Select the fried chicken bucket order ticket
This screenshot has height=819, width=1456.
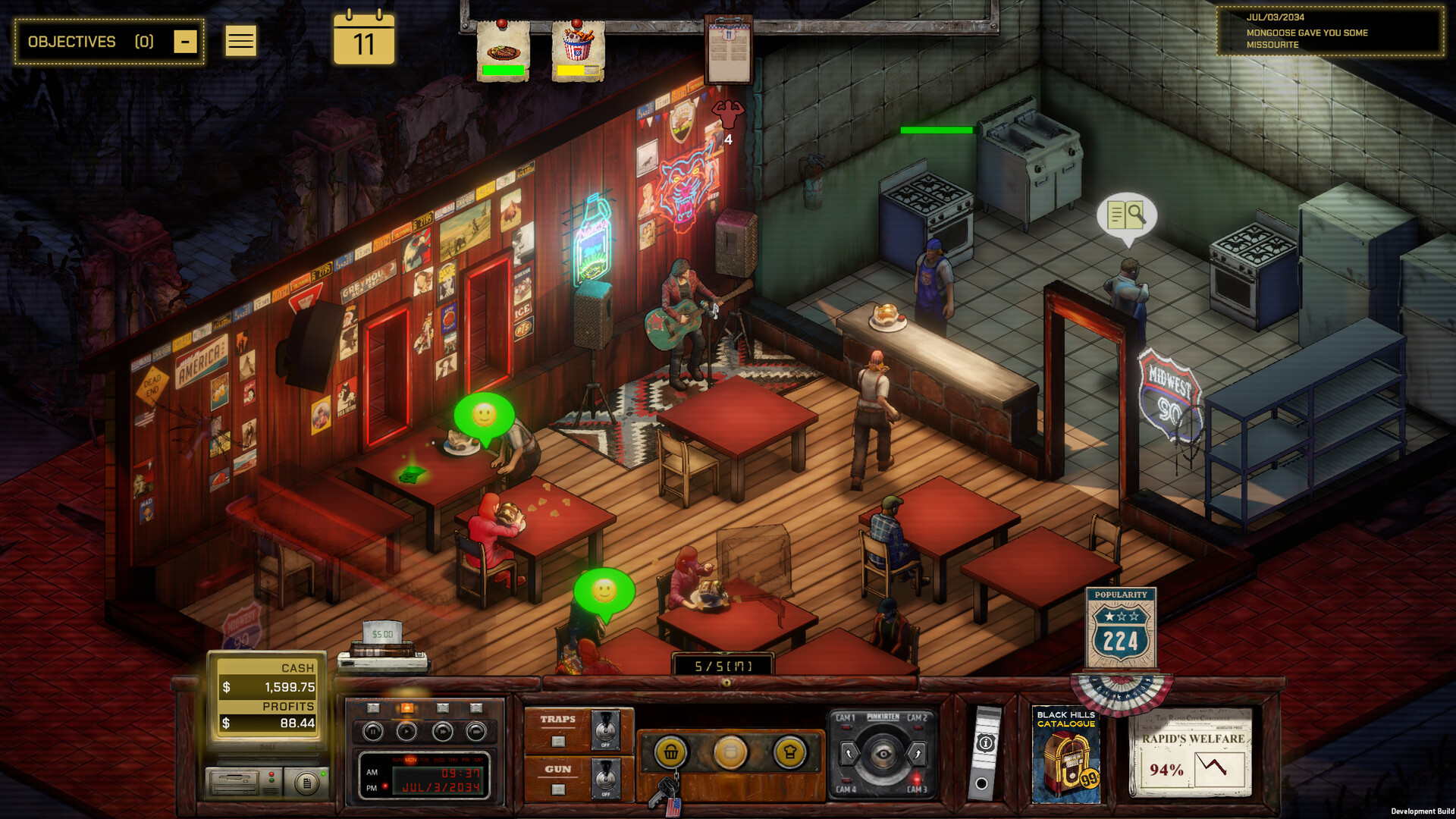(x=578, y=50)
